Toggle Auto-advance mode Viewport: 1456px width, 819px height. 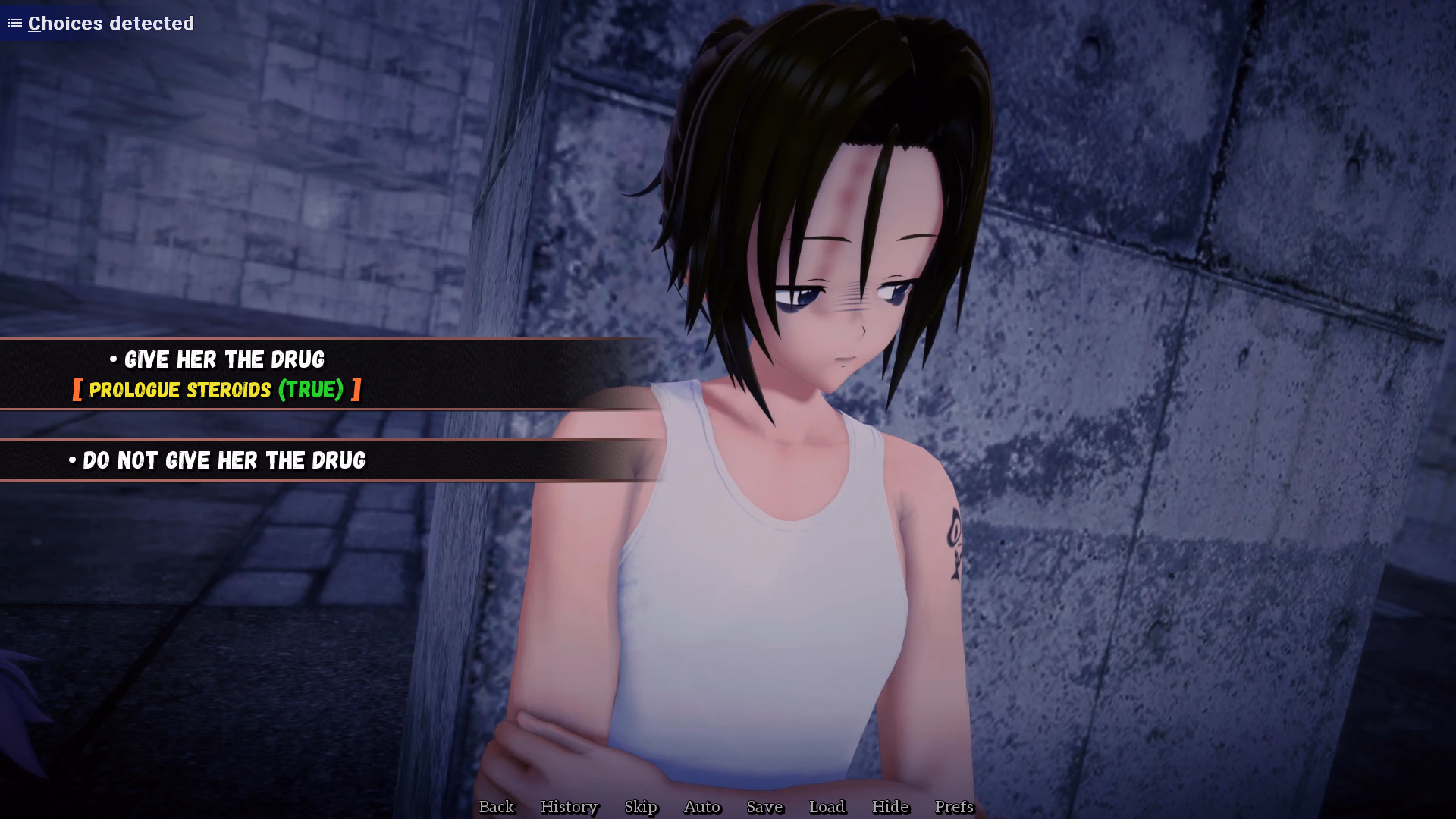(x=701, y=807)
